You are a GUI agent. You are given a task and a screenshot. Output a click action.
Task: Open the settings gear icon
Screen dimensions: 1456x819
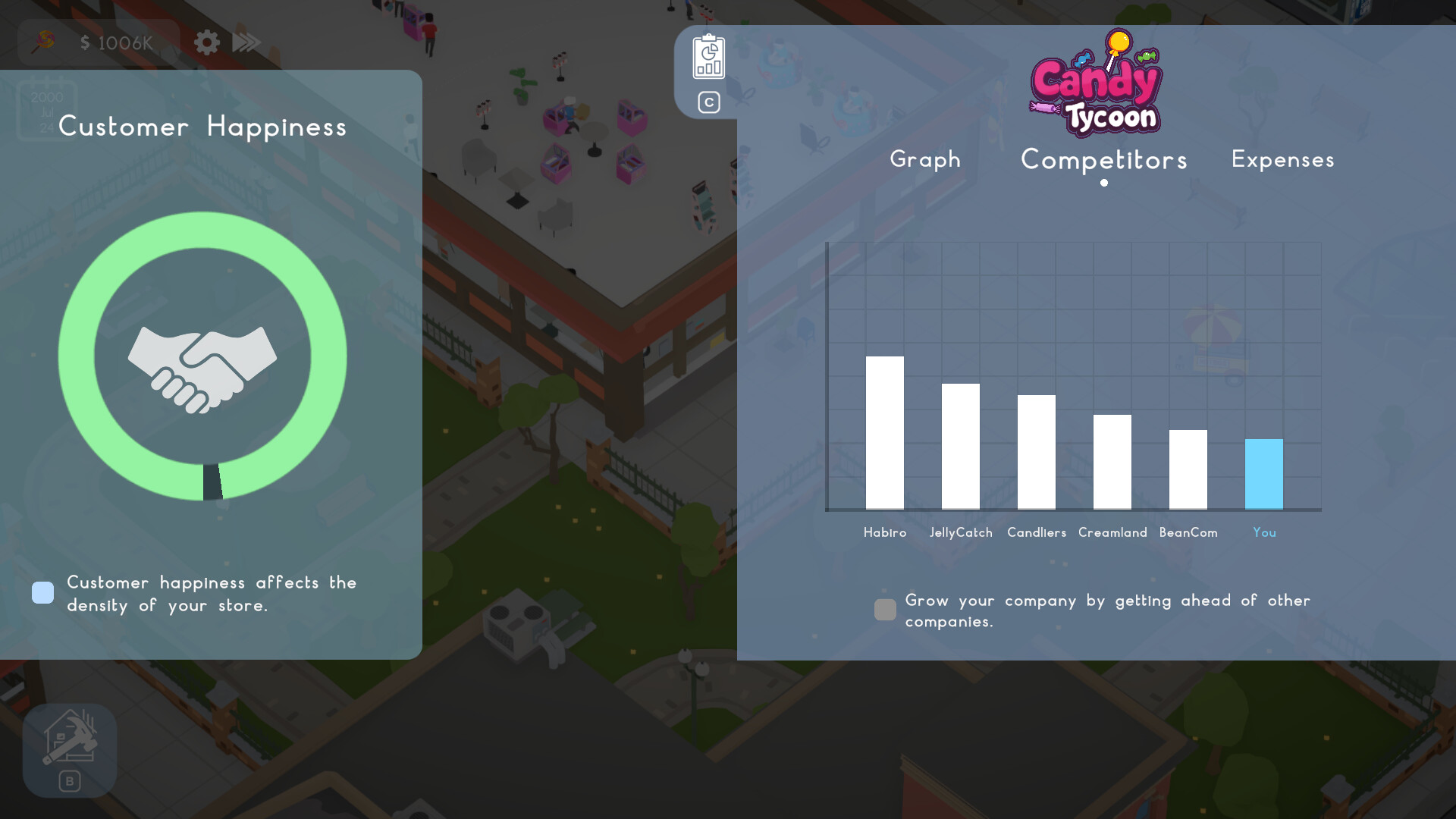coord(206,42)
